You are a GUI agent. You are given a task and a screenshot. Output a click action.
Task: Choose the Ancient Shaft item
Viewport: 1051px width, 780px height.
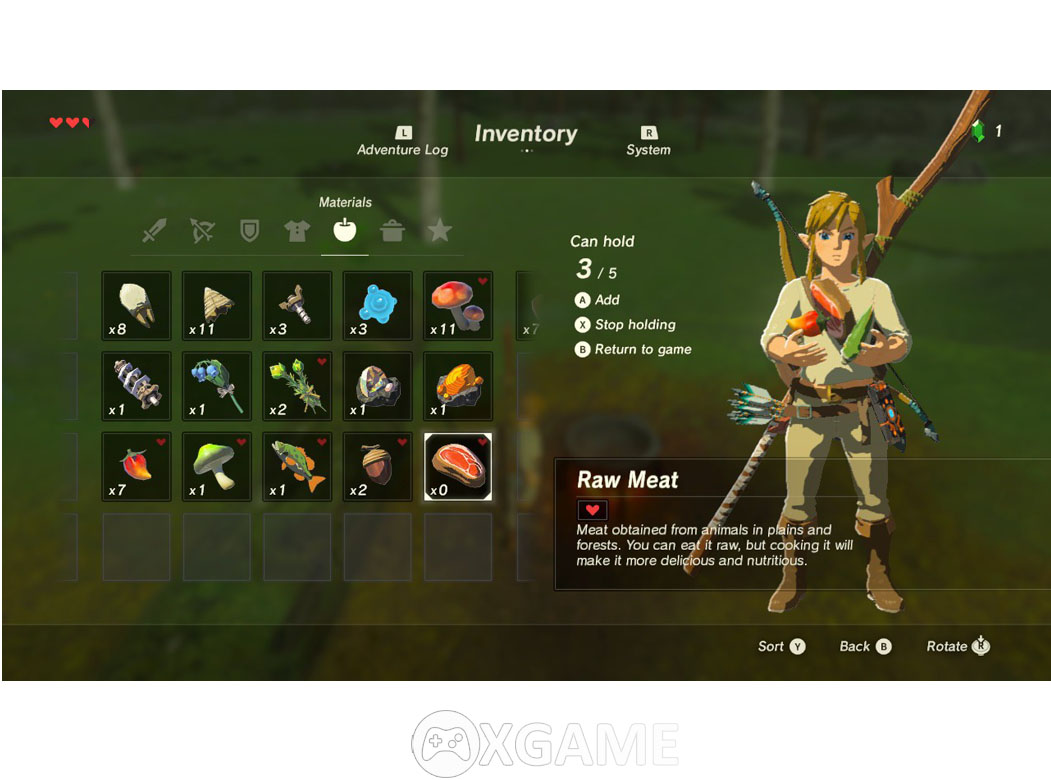point(136,386)
